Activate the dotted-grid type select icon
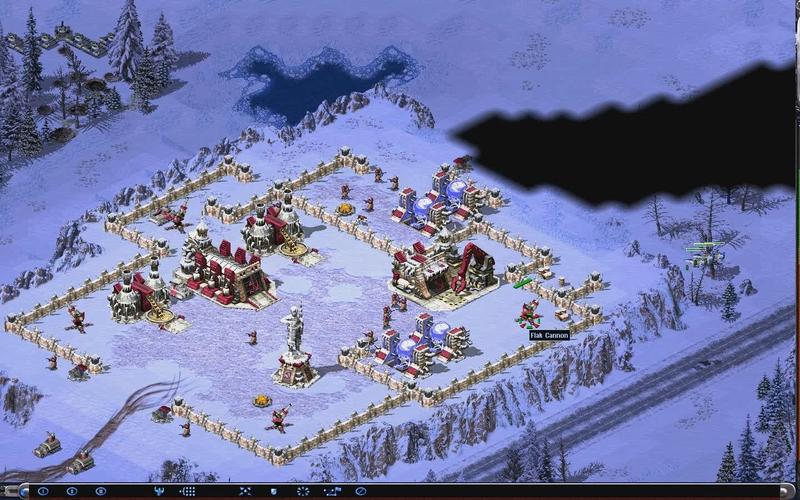 [187, 491]
